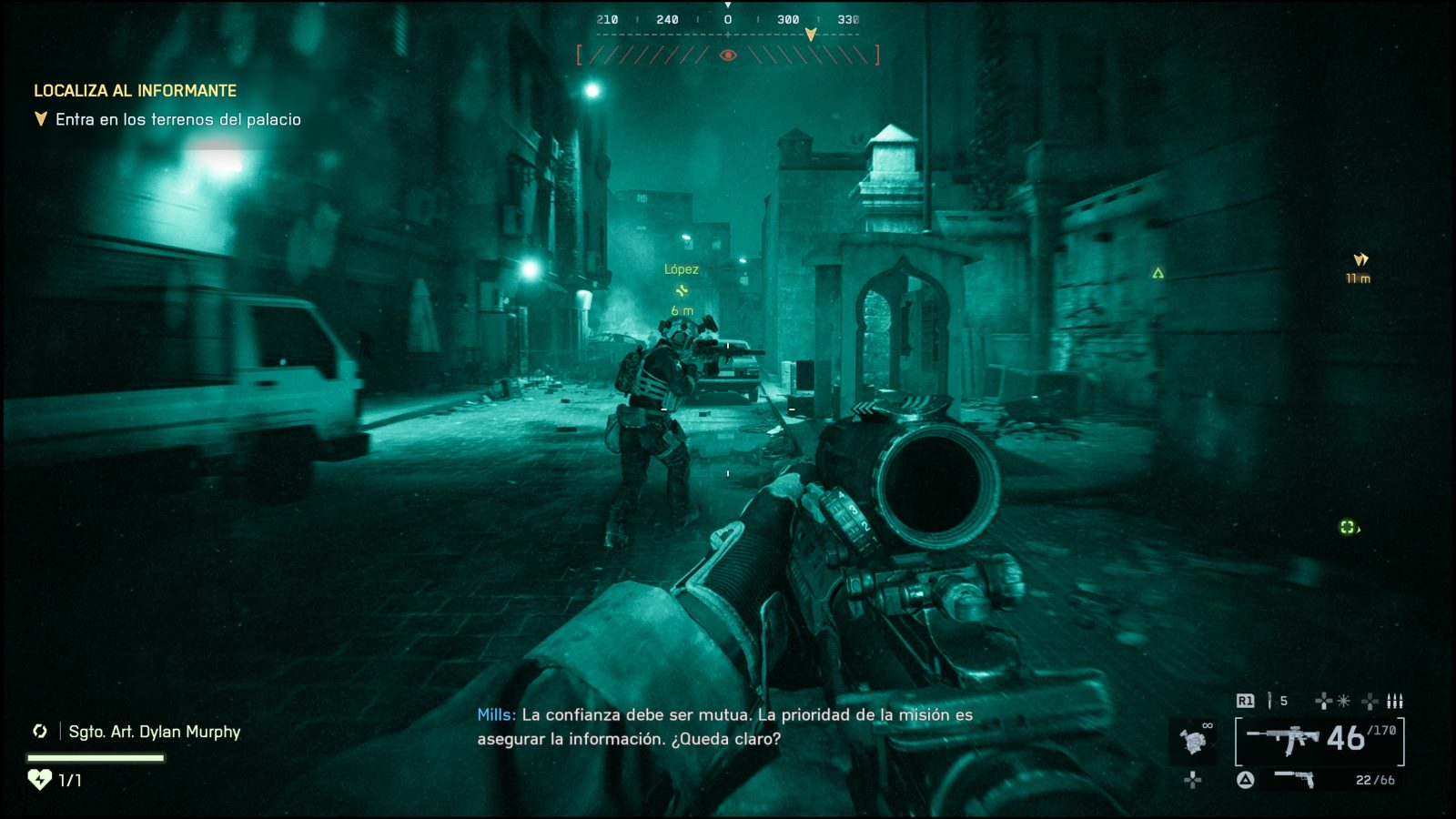Click the grenade icon with infinity count
Image resolution: width=1456 pixels, height=819 pixels.
[x=1194, y=739]
